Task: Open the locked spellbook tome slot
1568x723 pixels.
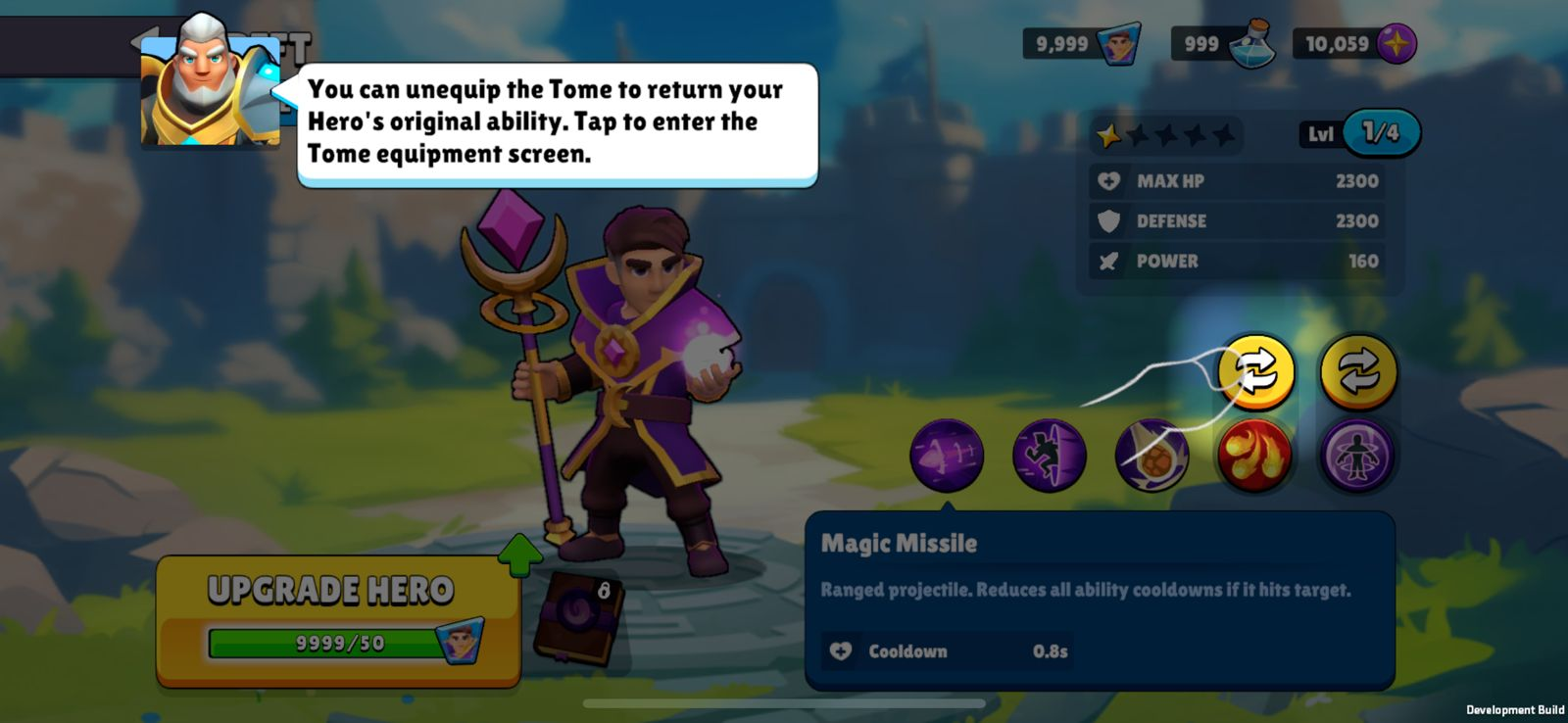Action: [x=577, y=617]
